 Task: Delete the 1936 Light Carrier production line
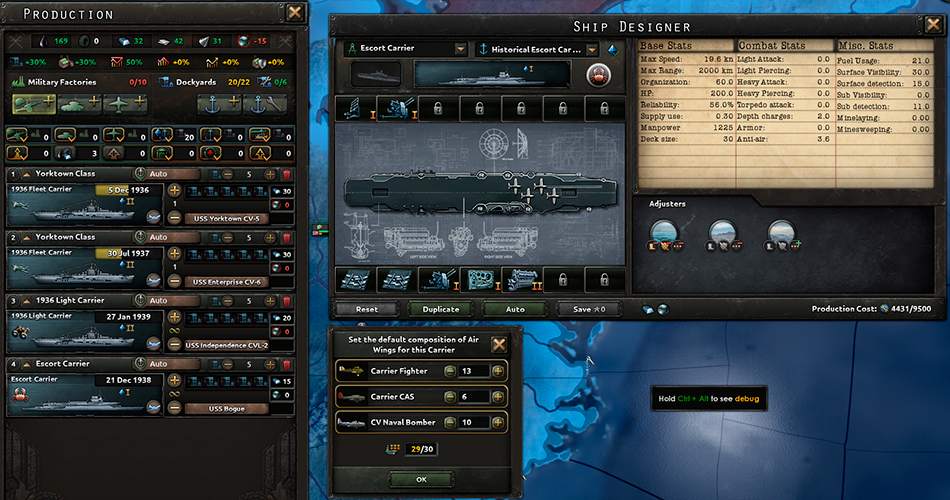coord(287,300)
